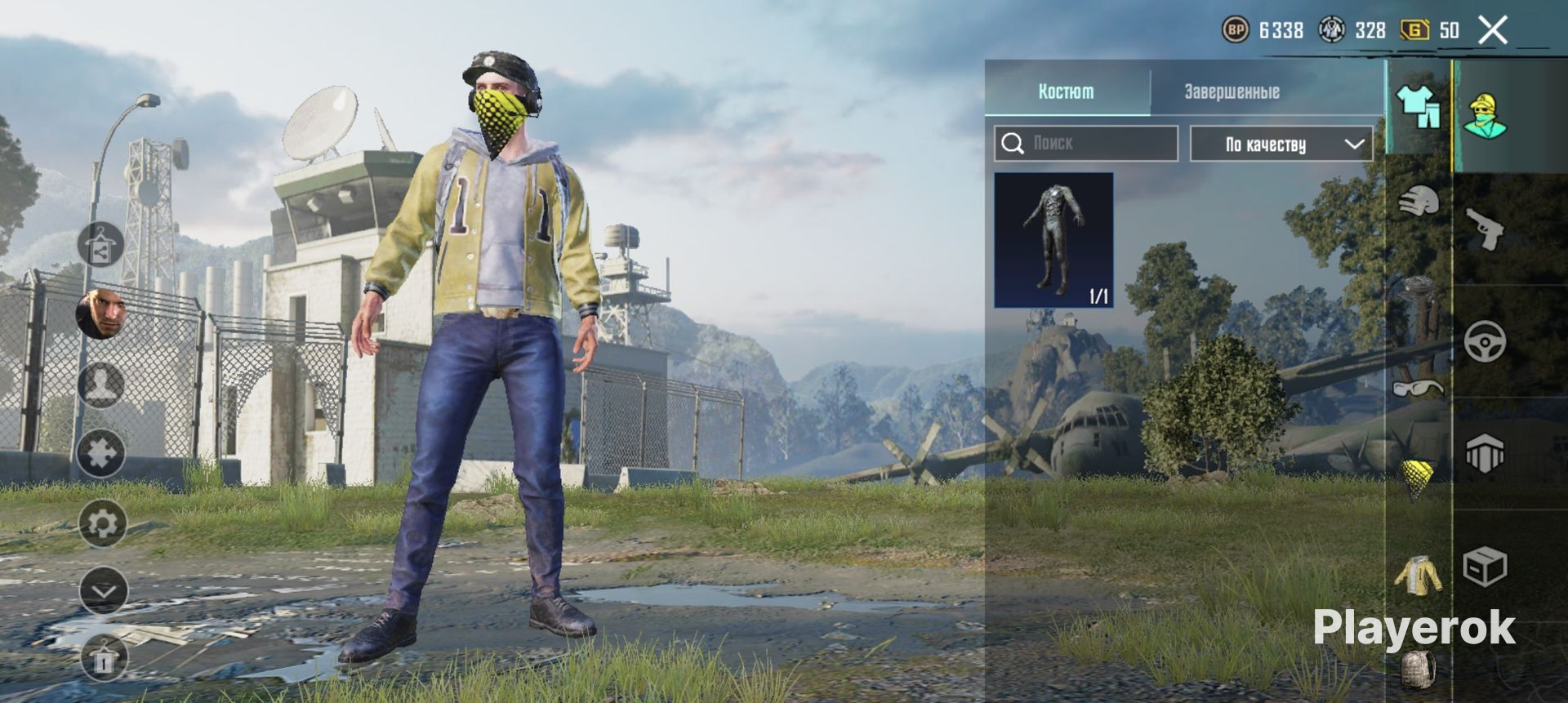This screenshot has height=703, width=1568.
Task: Select the character face portrait
Action: point(103,313)
